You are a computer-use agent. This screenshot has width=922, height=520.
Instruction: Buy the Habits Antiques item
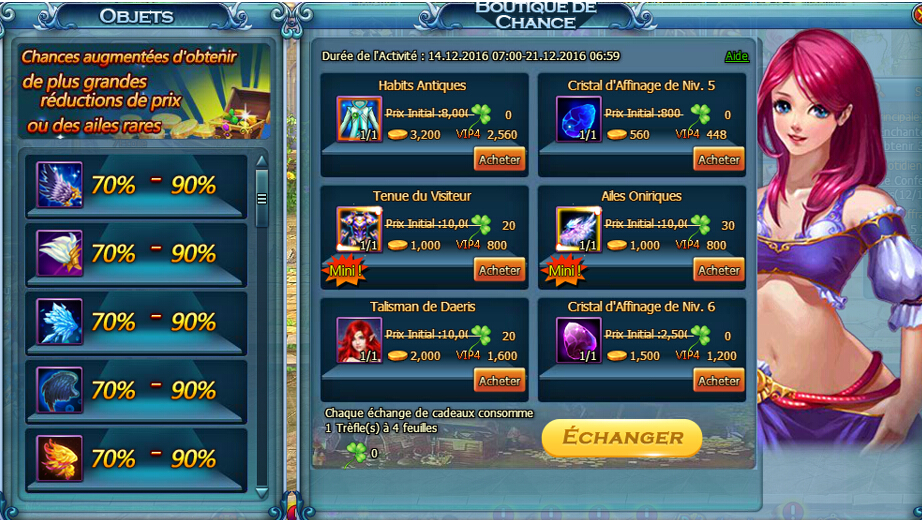(499, 159)
